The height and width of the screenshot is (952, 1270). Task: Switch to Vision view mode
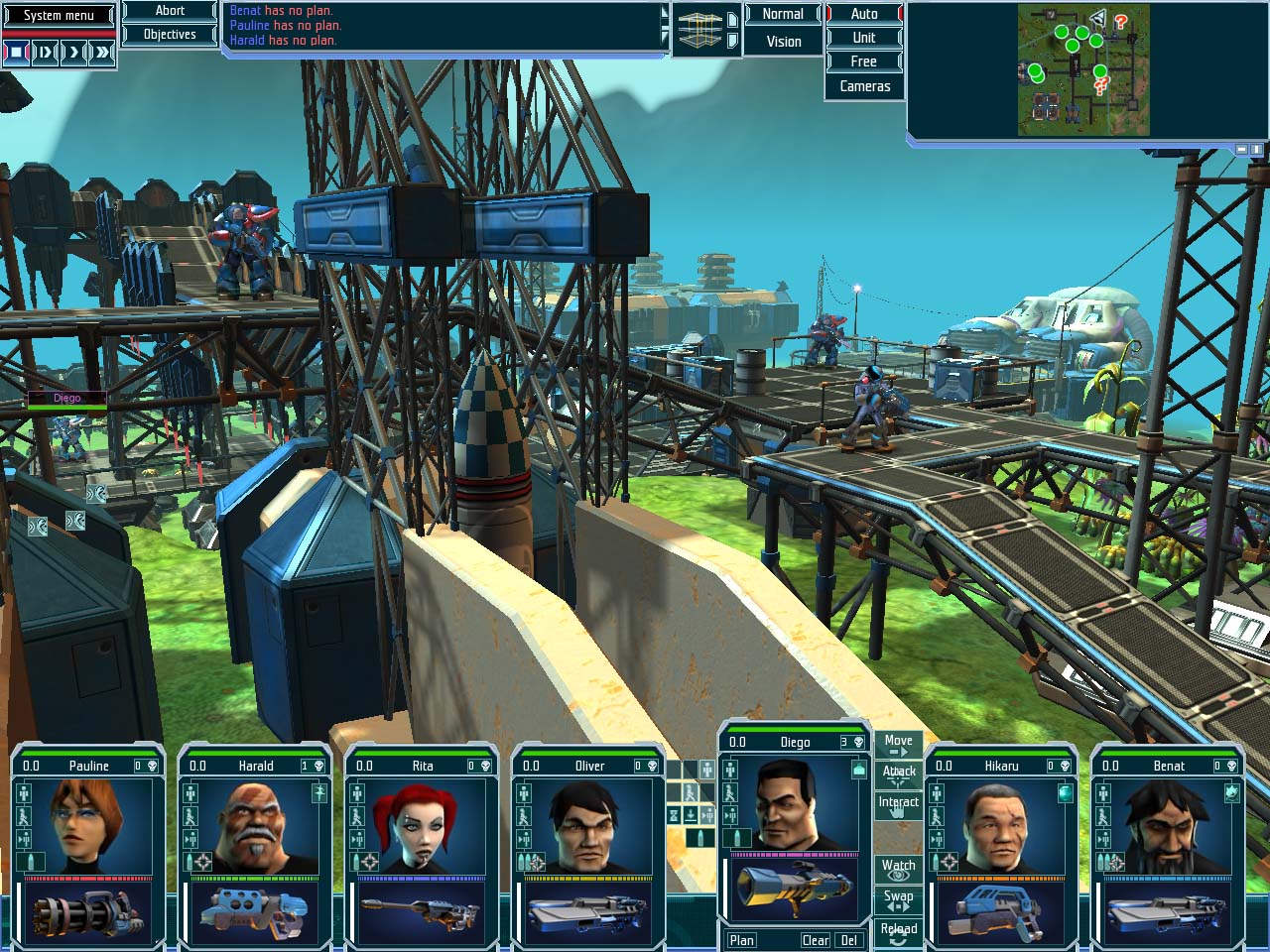[783, 42]
